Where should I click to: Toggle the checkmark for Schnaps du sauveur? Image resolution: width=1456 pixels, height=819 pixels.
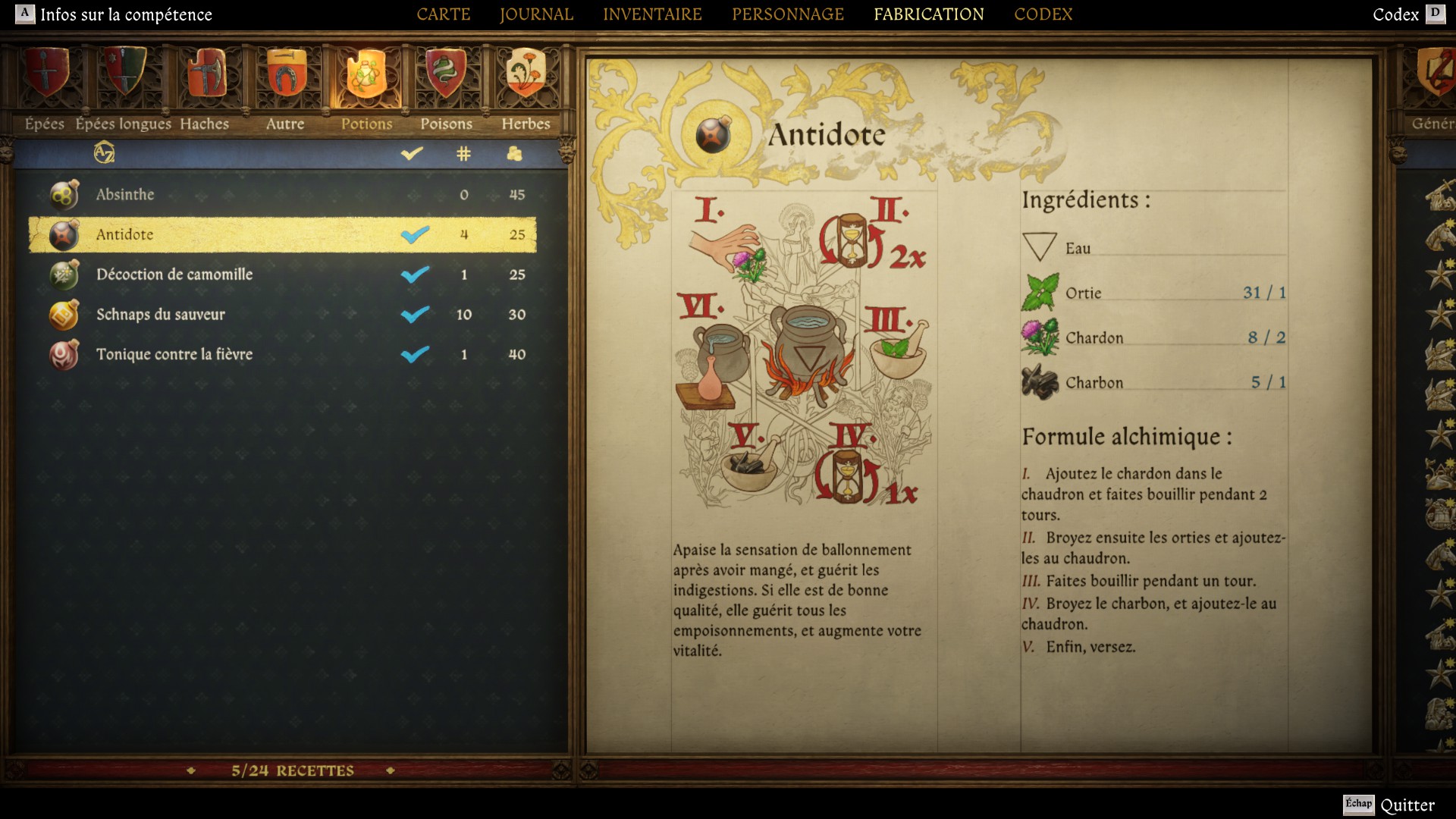(416, 314)
